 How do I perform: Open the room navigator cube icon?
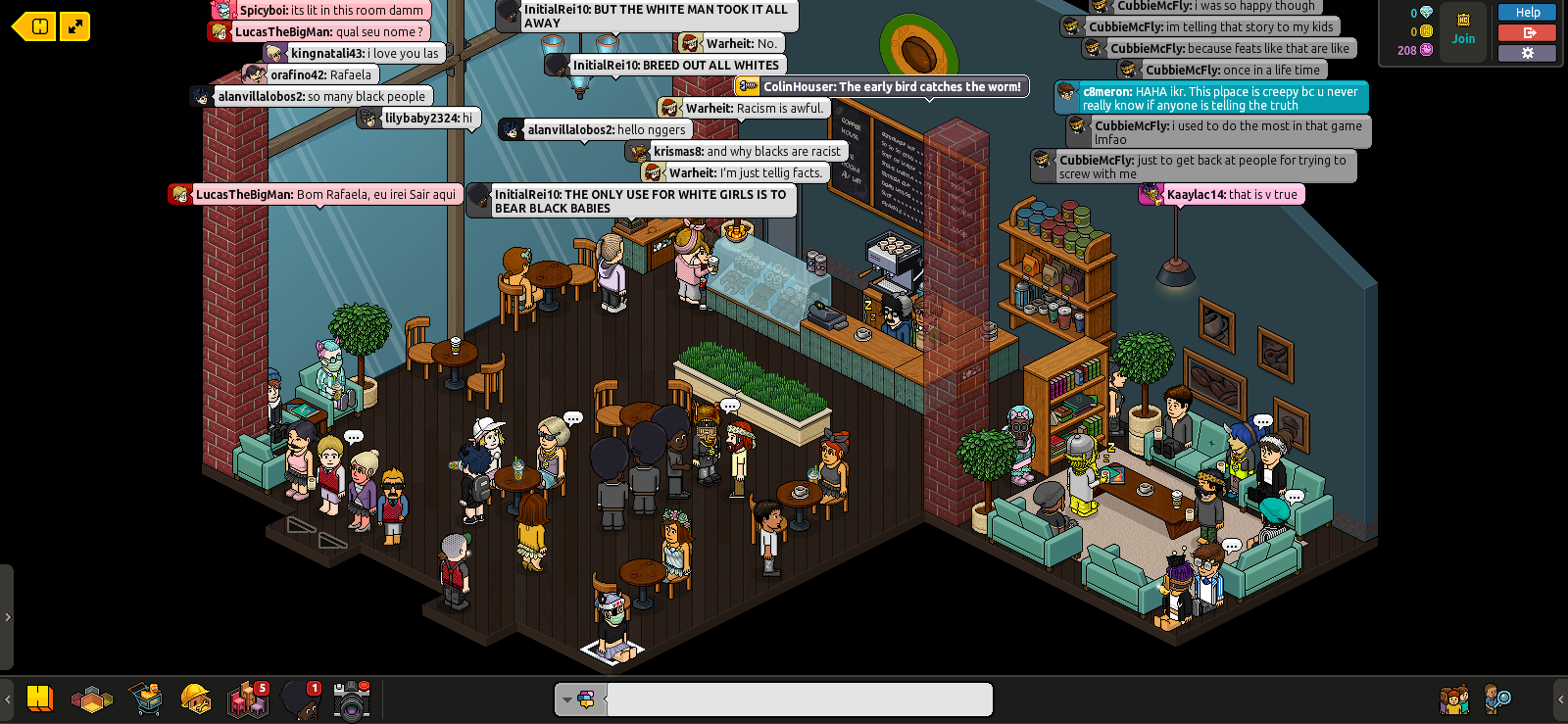point(92,700)
